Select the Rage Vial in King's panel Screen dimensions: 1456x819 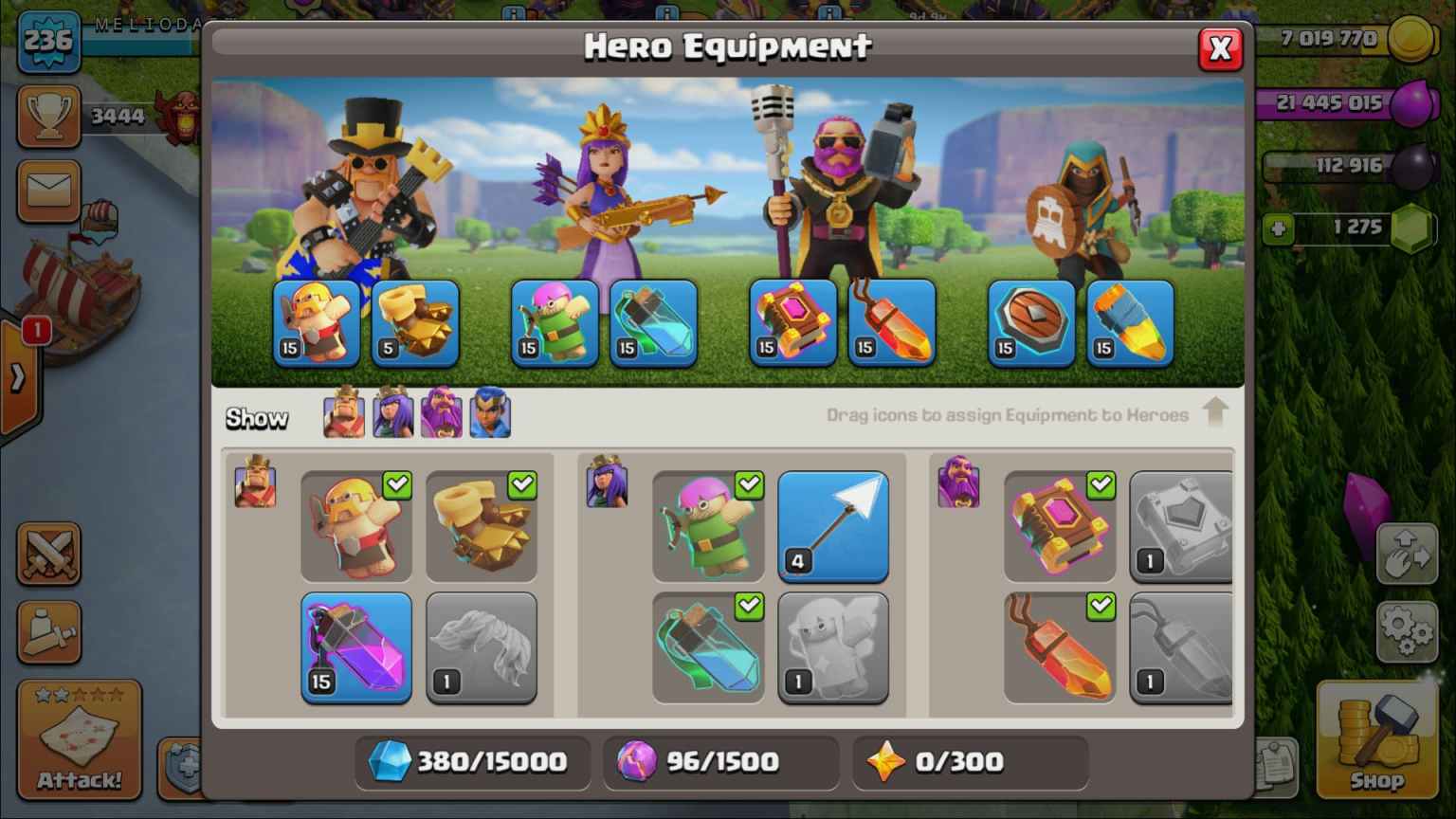tap(355, 647)
